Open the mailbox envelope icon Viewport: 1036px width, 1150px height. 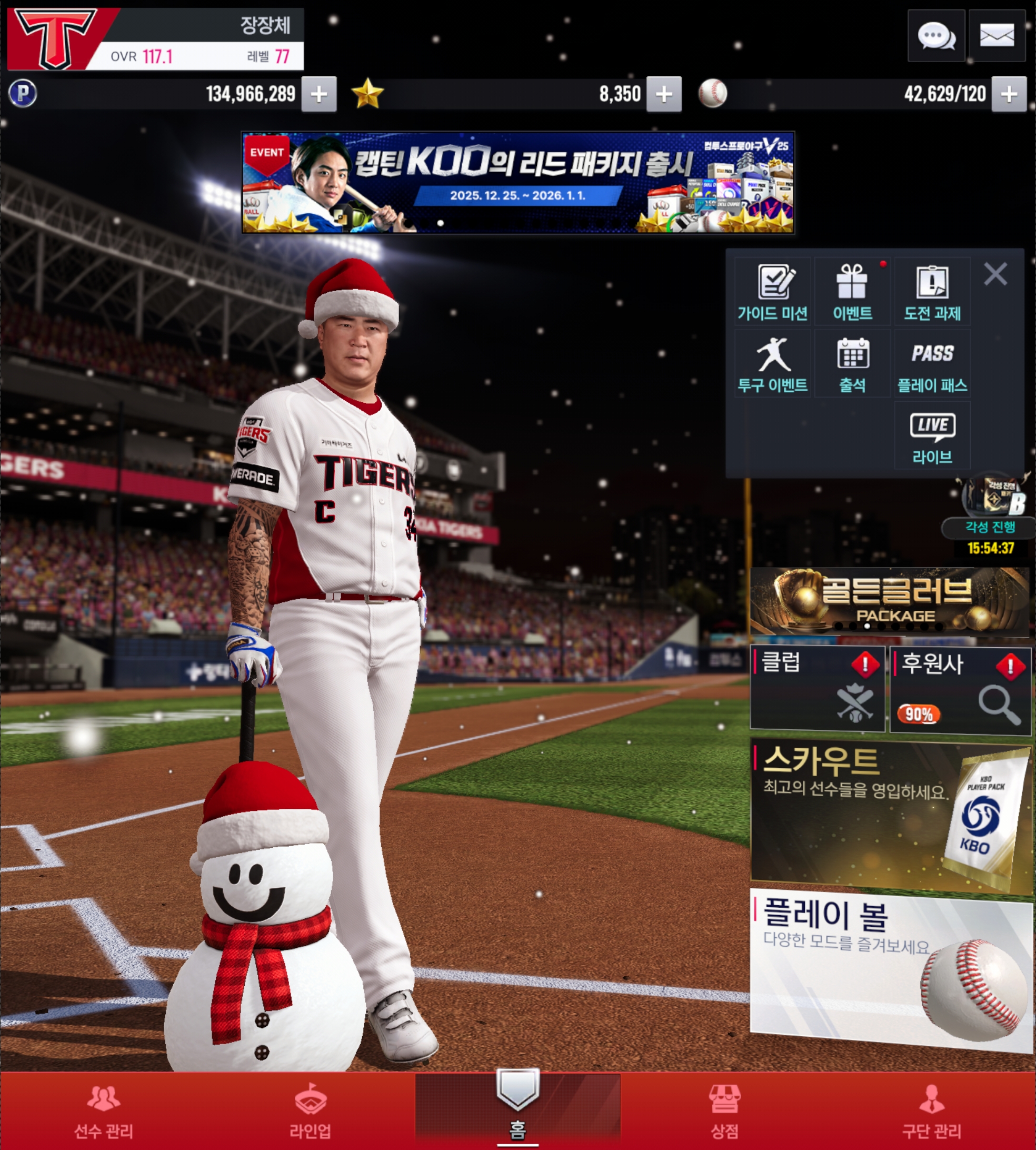tap(997, 36)
